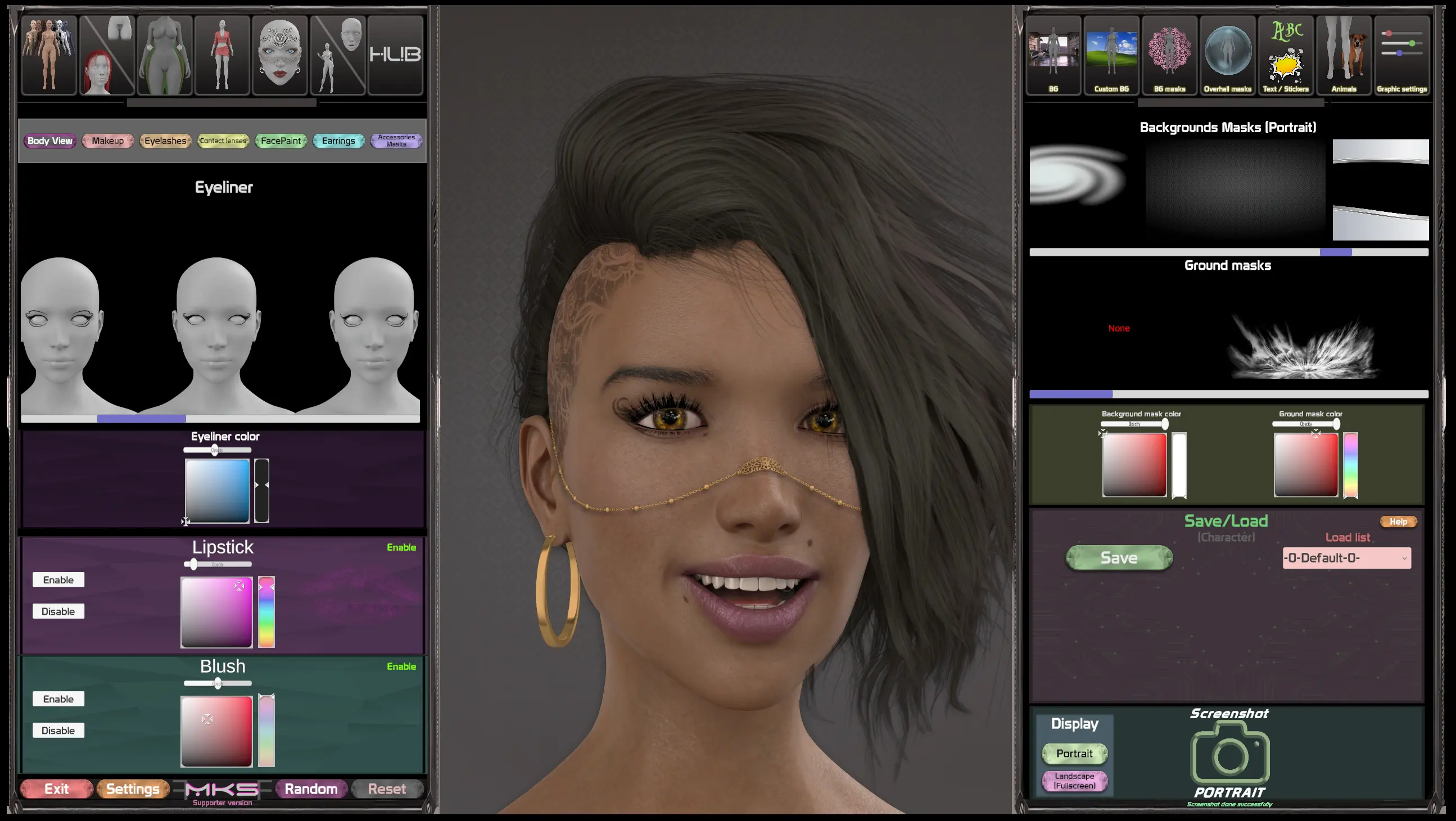Open the Eyelashes tab

[165, 140]
